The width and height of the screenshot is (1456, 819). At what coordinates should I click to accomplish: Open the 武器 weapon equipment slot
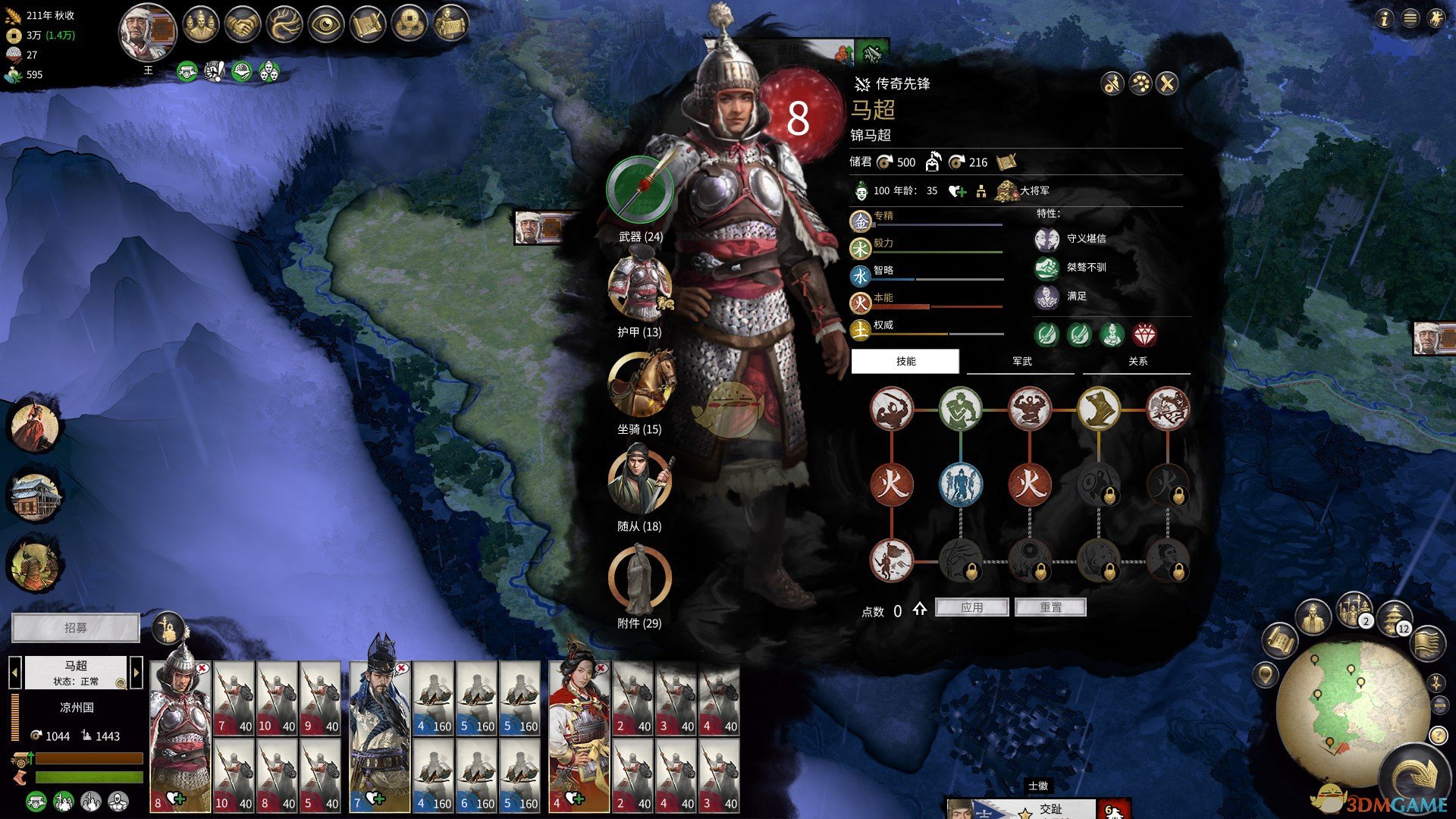tap(640, 190)
